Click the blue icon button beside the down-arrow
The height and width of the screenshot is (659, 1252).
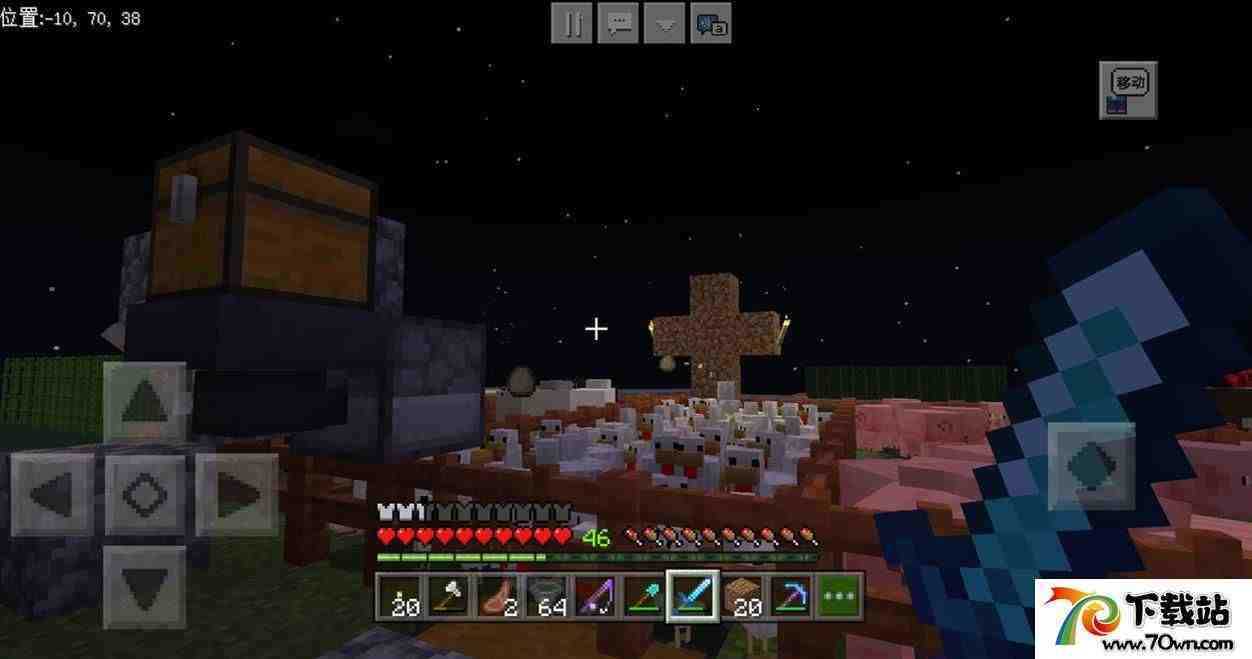[x=711, y=23]
